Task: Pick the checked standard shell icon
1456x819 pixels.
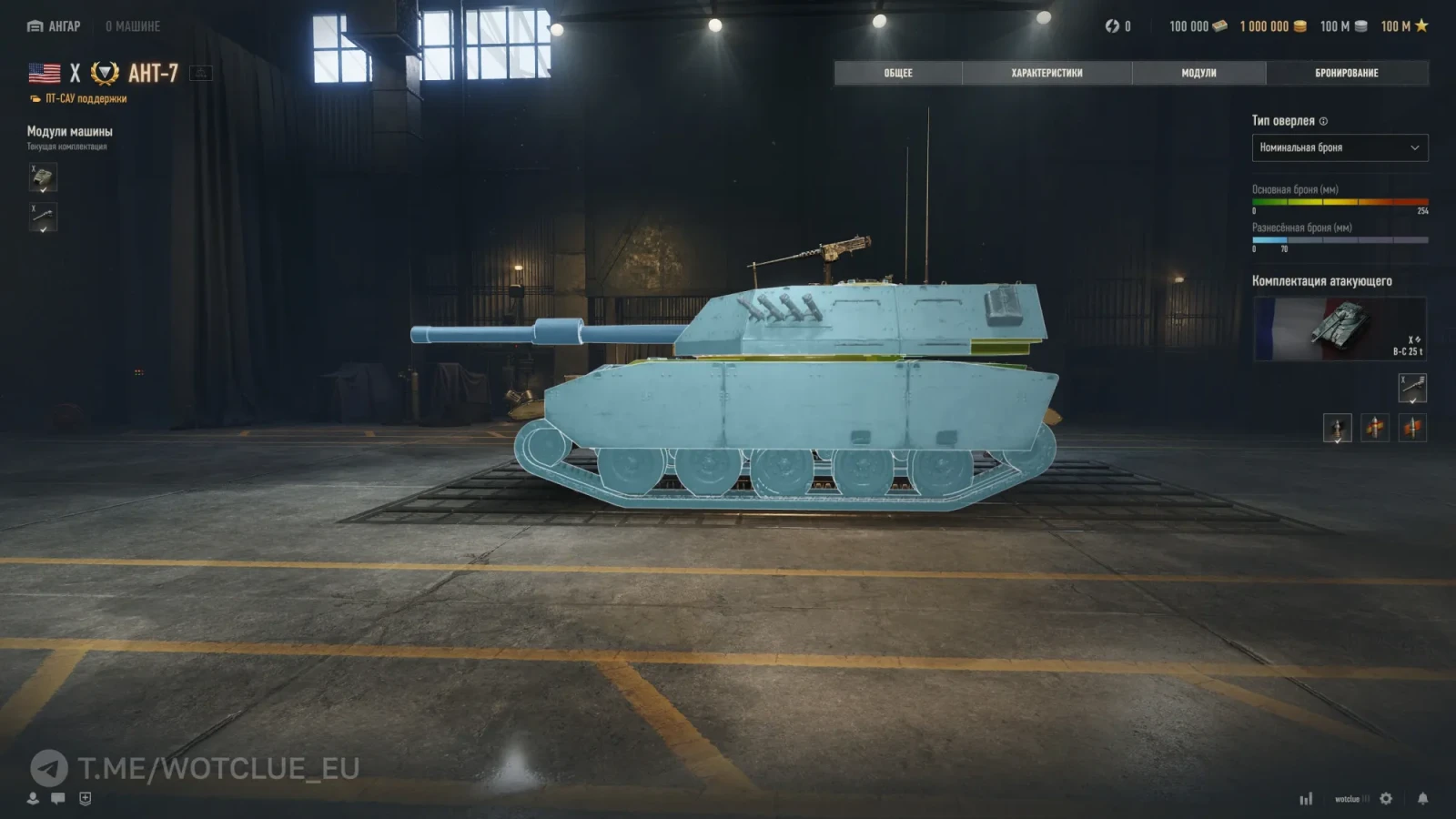Action: click(1337, 428)
